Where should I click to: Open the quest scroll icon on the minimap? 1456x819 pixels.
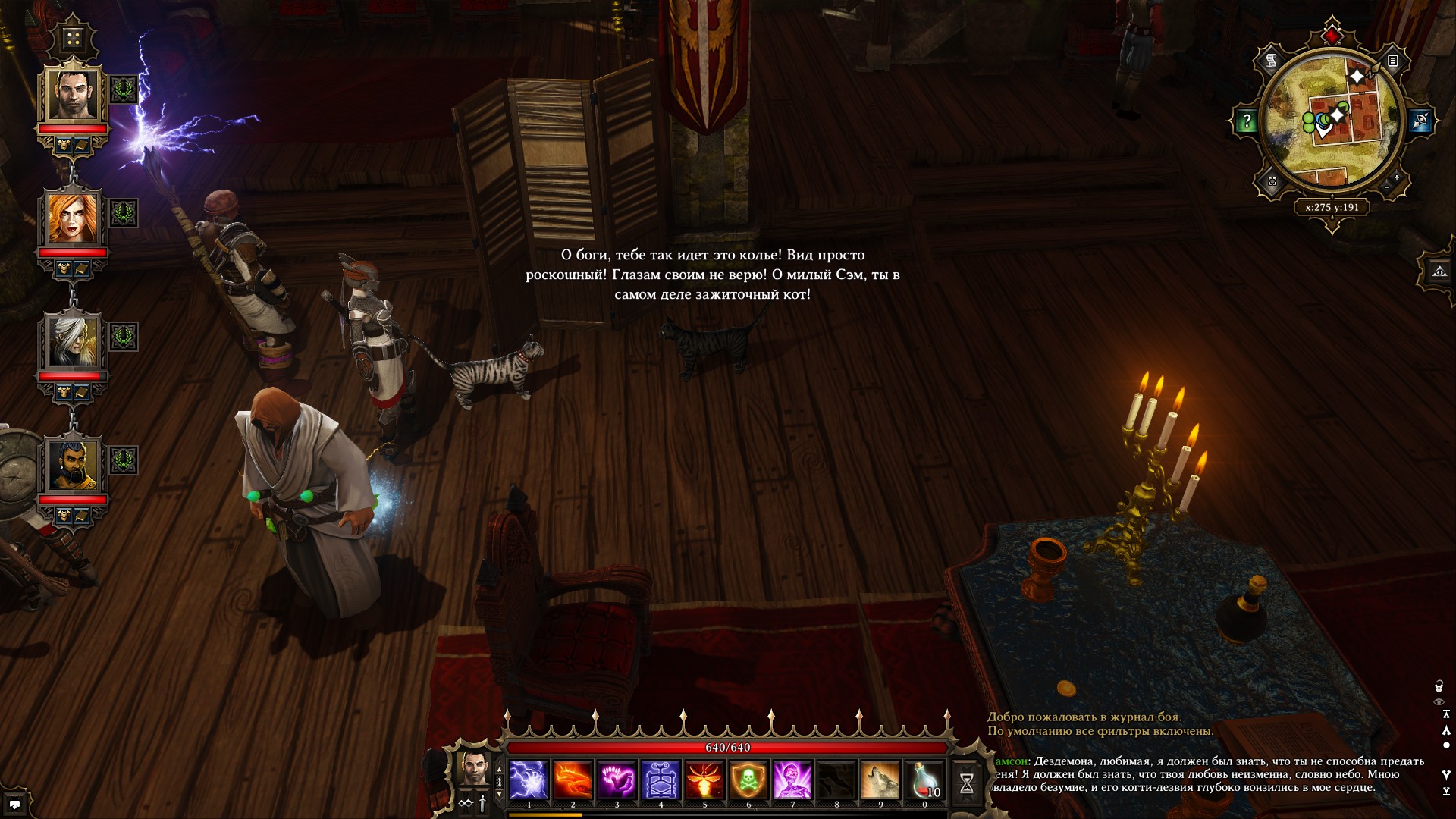click(1271, 60)
